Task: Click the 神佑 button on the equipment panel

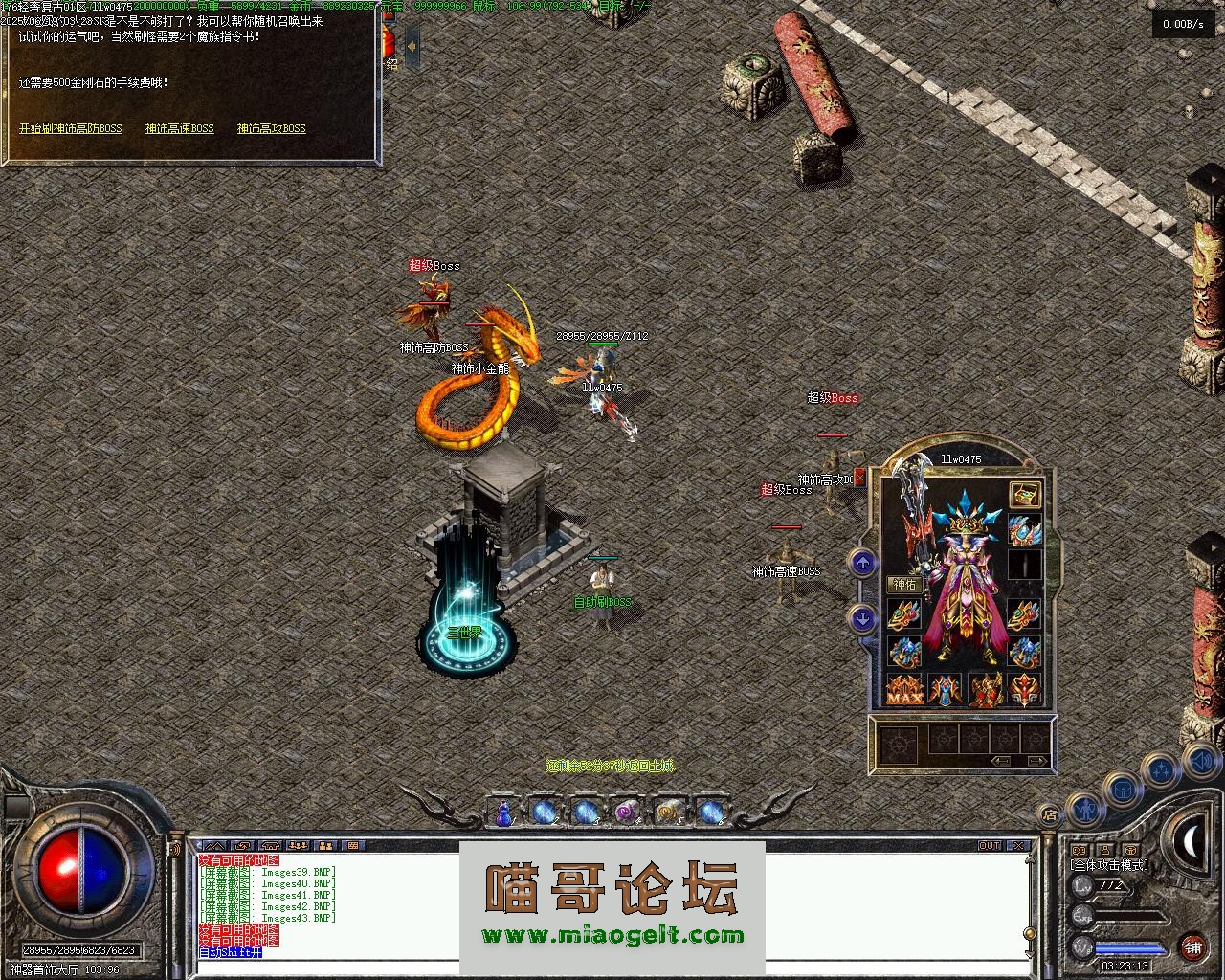Action: point(905,584)
